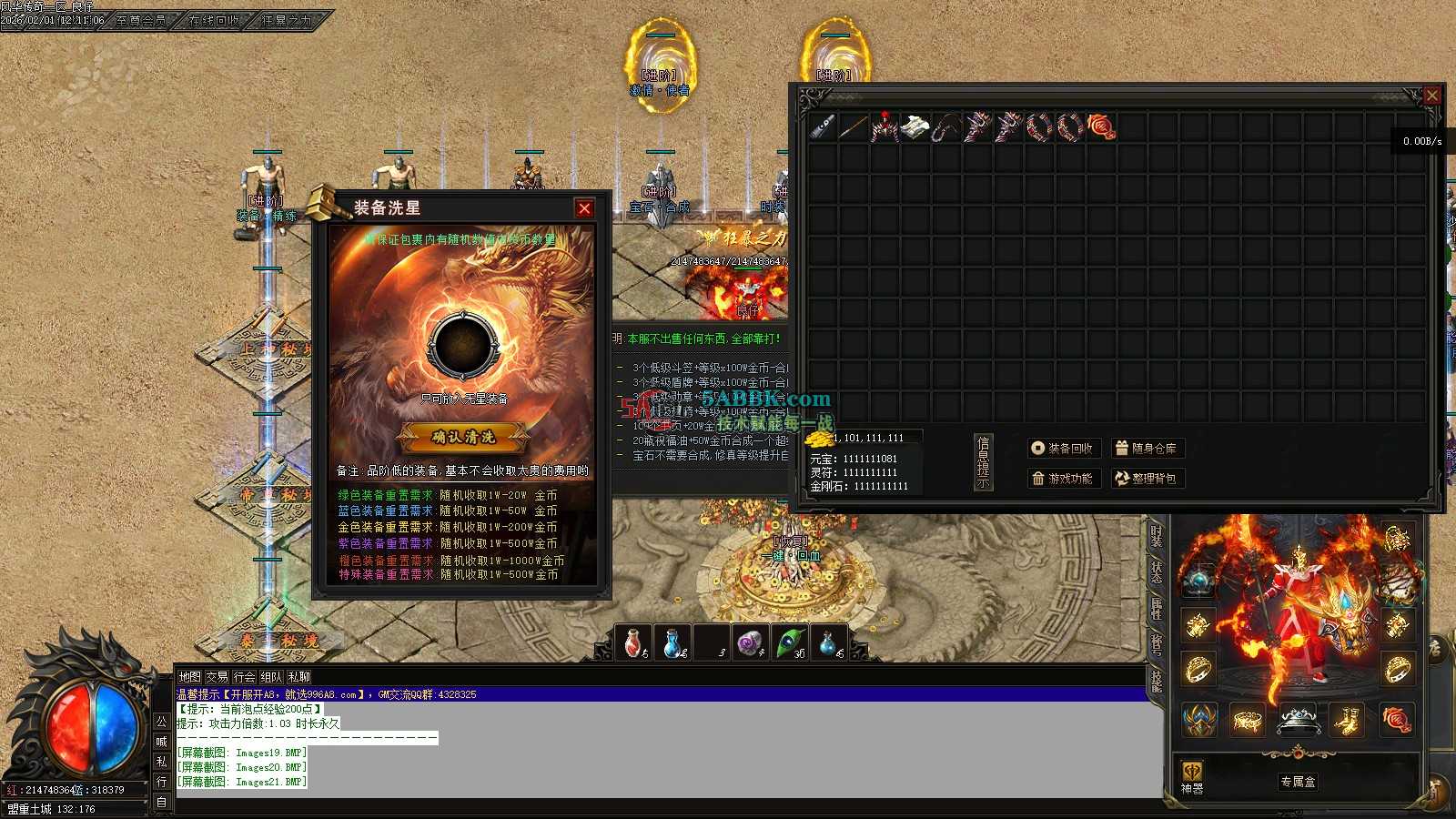Close the 装备洗星 window

tap(584, 208)
